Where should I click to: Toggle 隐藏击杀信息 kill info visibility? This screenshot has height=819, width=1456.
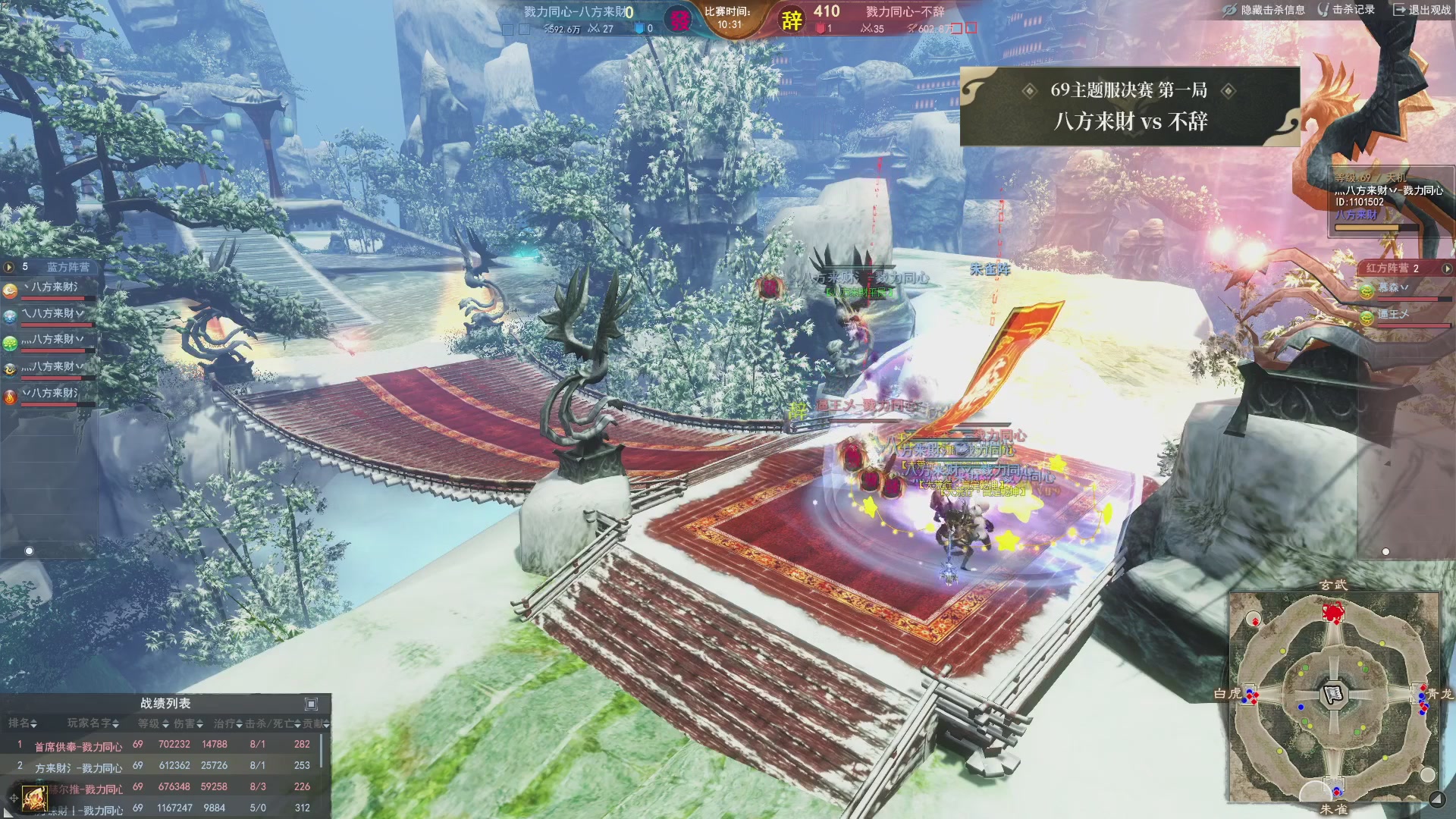tap(1264, 10)
